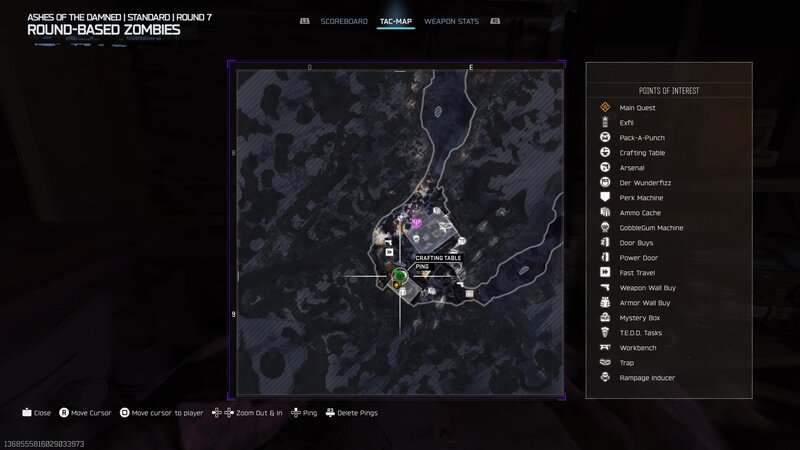Switch to the Scoreboard tab

coord(344,21)
